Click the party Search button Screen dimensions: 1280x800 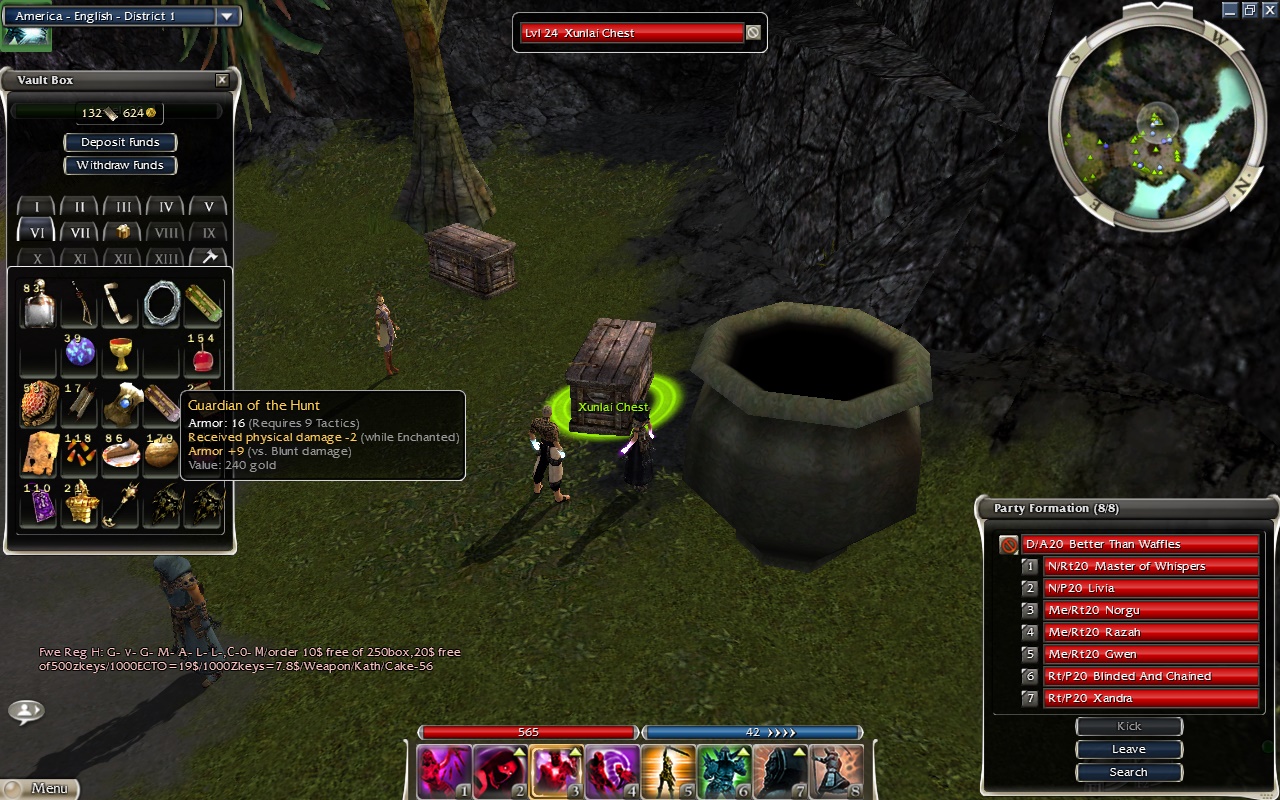point(1128,772)
